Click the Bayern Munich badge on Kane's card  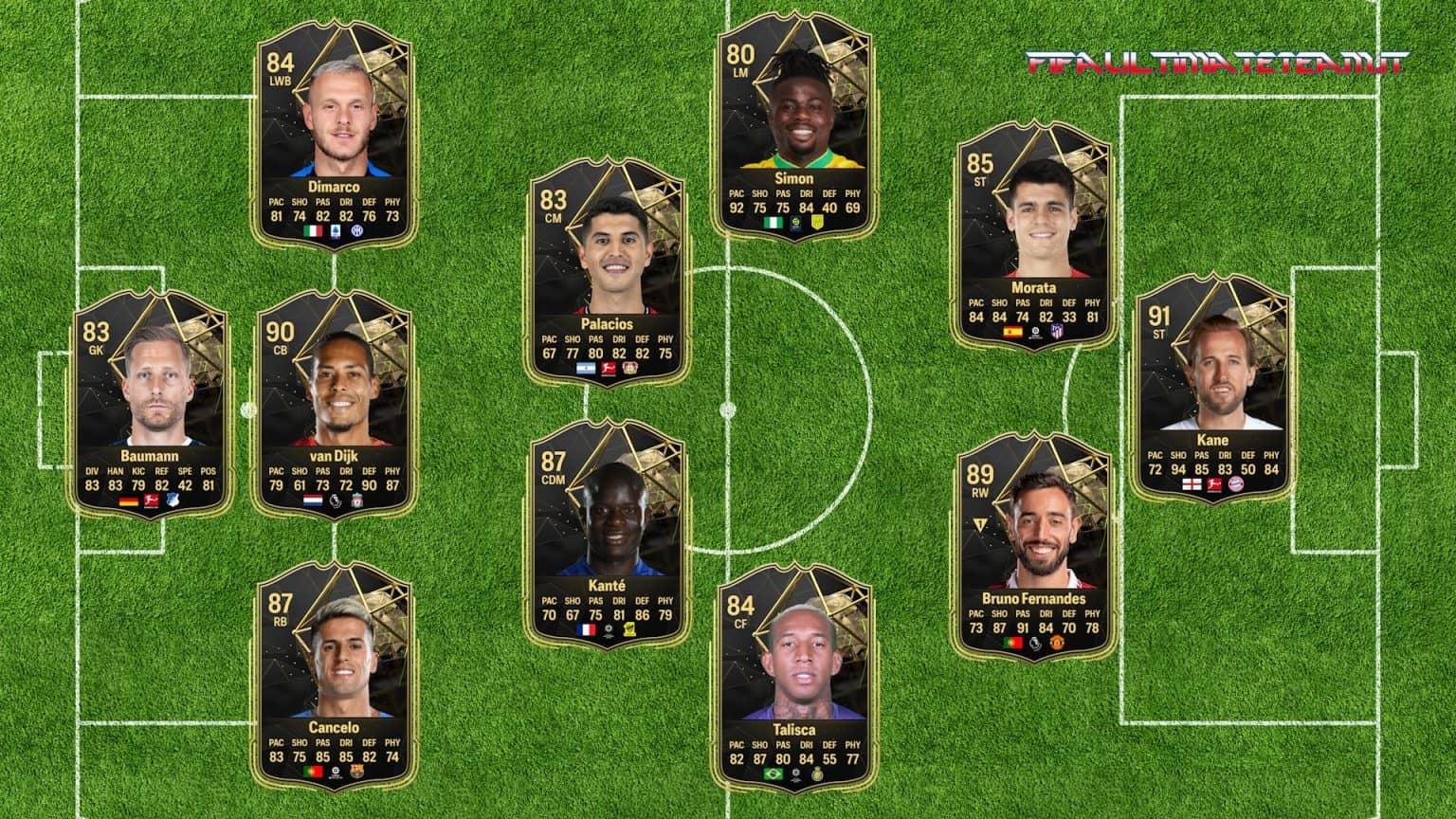click(1236, 484)
